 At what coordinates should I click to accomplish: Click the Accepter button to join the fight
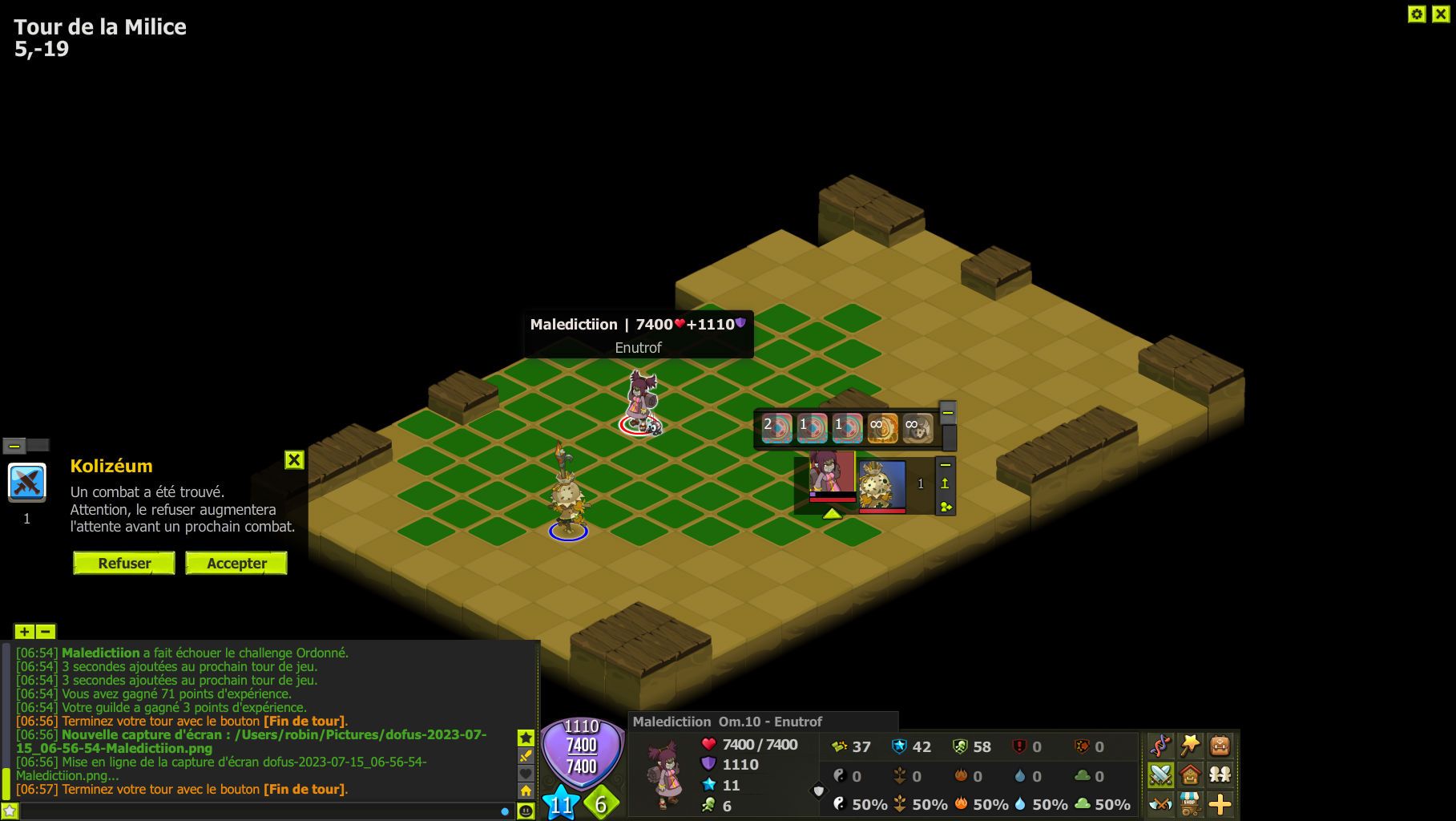tap(236, 563)
